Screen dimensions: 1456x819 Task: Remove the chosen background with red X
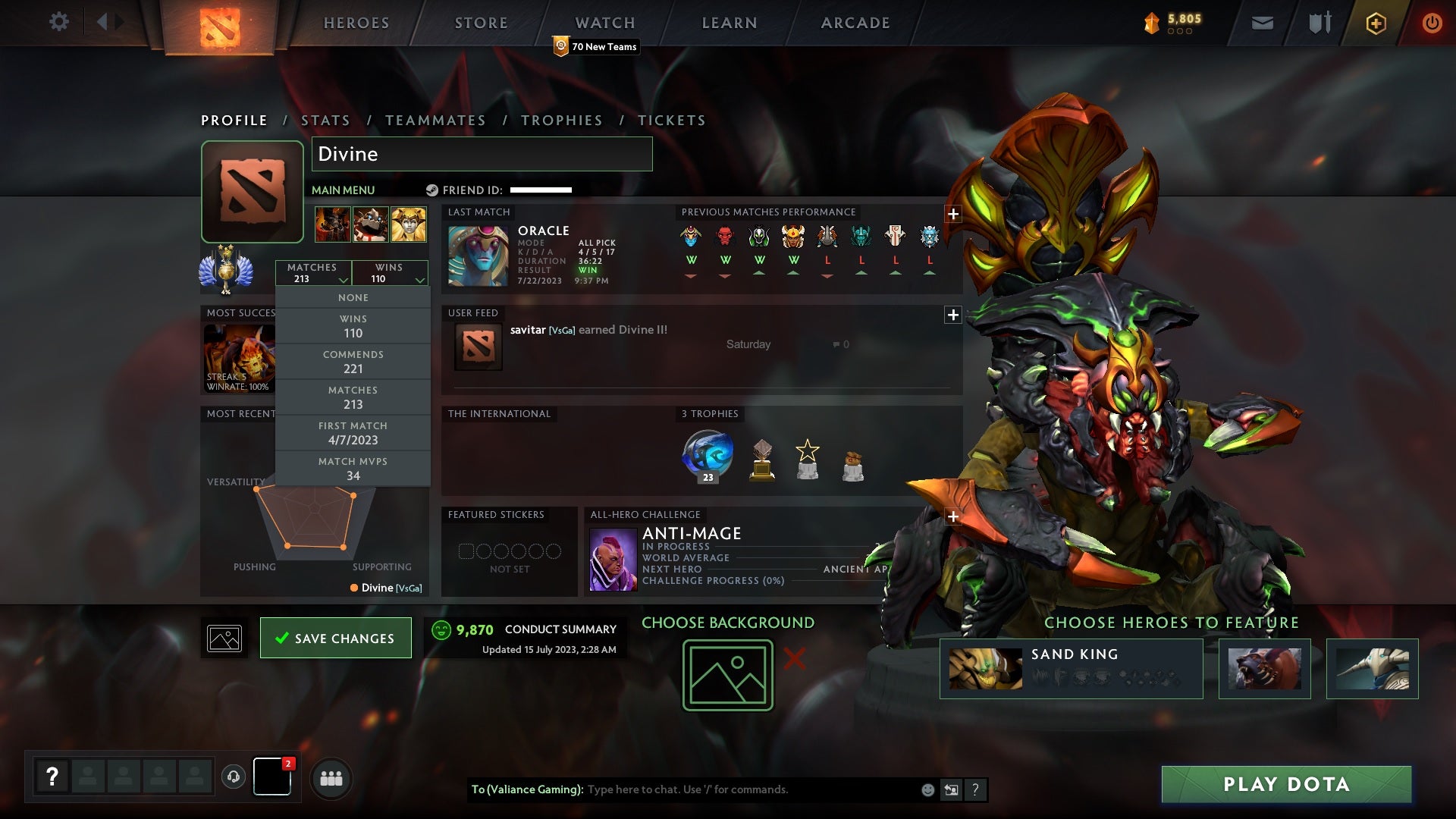click(x=794, y=659)
